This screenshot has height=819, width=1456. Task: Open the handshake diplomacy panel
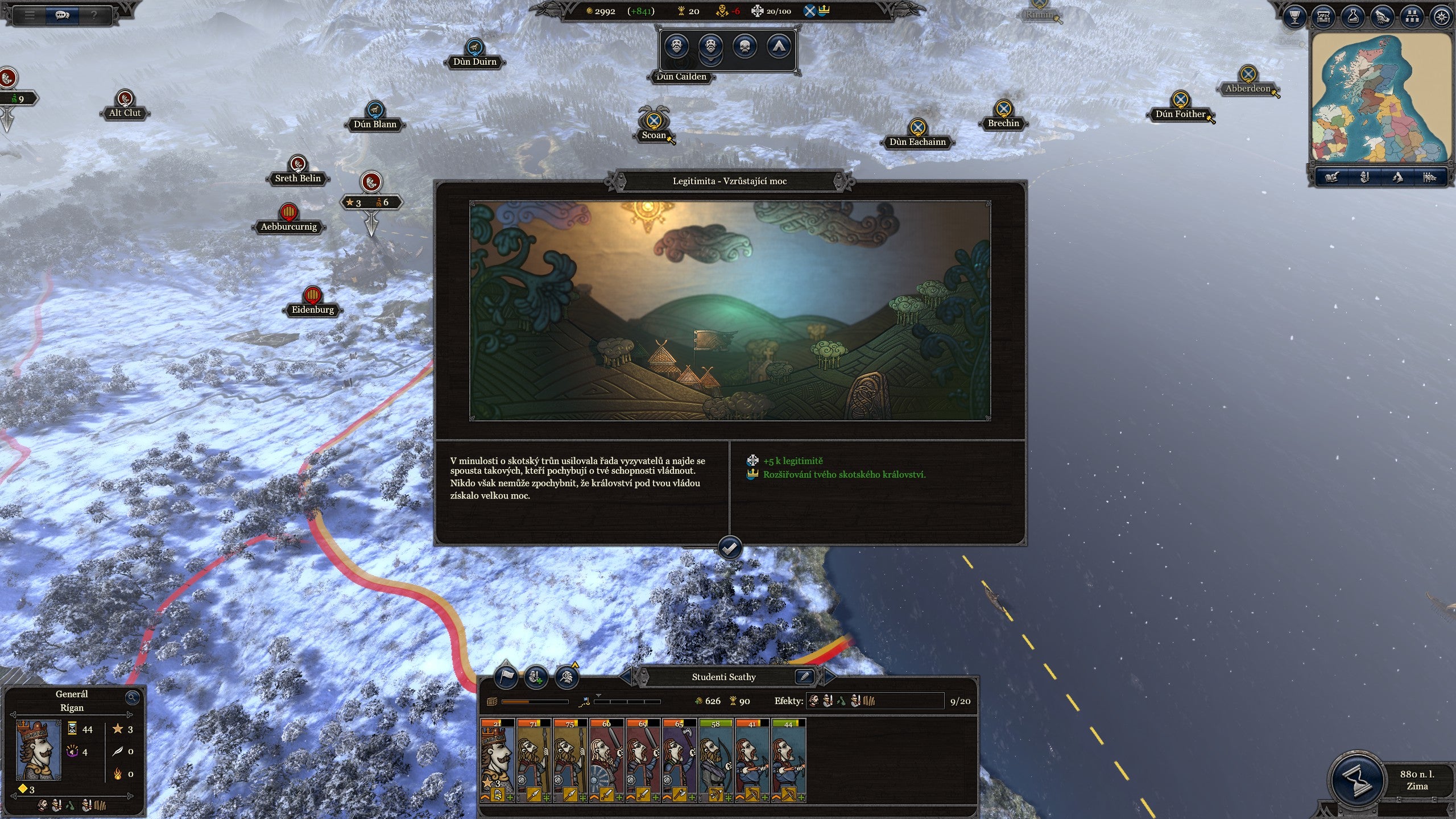(1382, 17)
